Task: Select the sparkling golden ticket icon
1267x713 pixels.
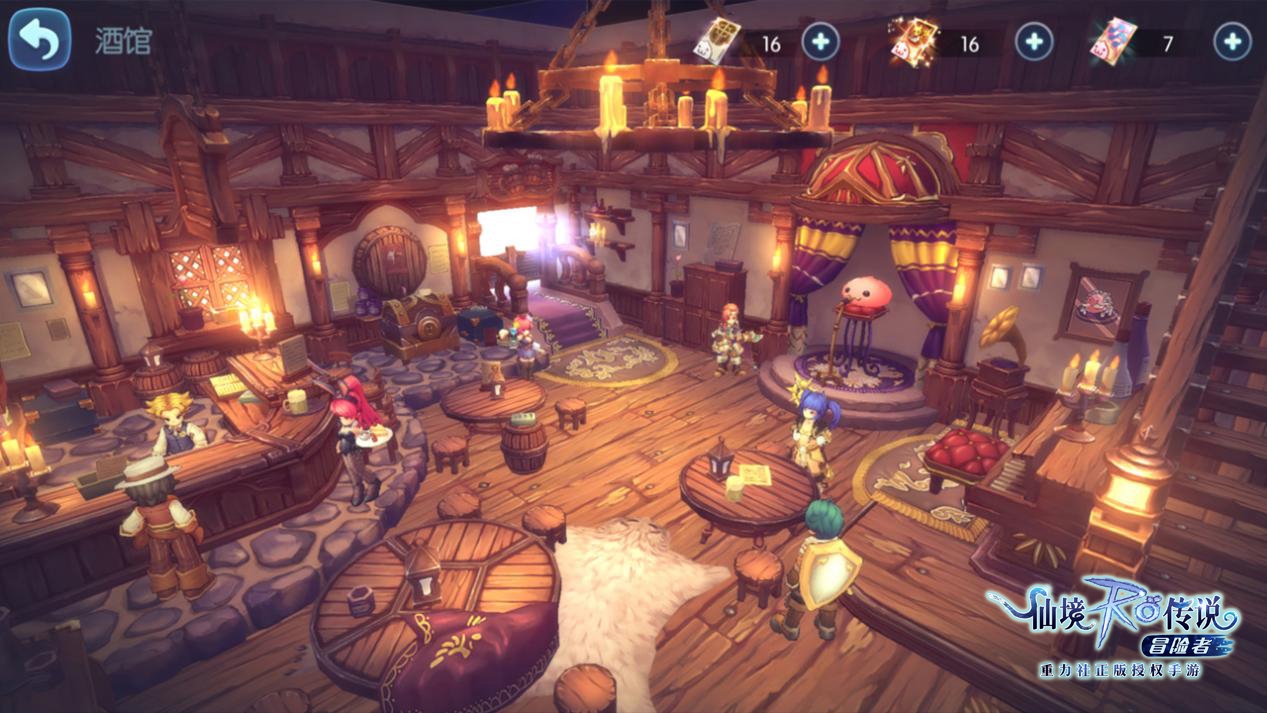Action: pyautogui.click(x=914, y=41)
